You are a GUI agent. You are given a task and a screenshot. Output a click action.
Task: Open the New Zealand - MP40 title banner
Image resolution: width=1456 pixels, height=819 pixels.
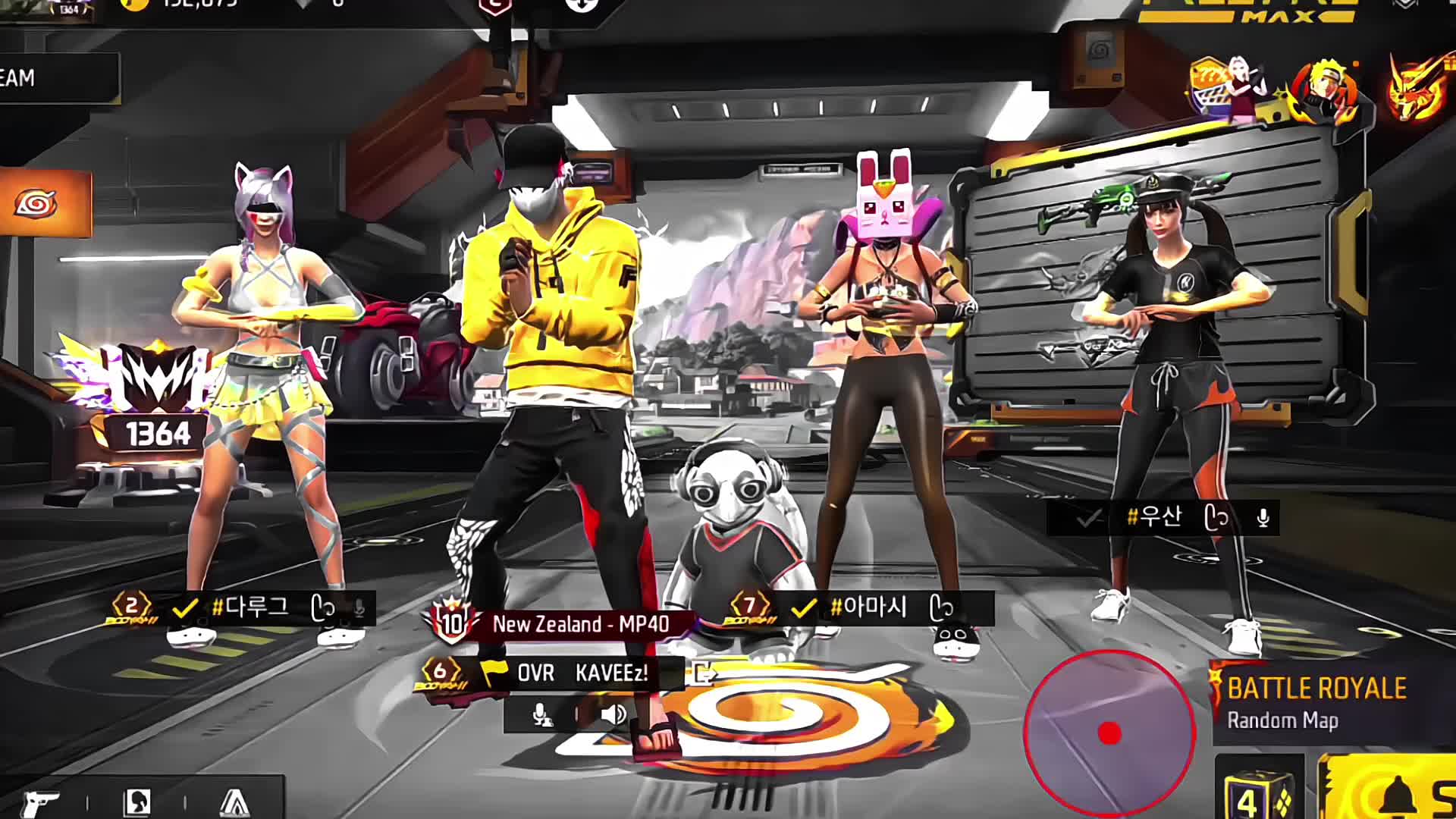tap(580, 624)
